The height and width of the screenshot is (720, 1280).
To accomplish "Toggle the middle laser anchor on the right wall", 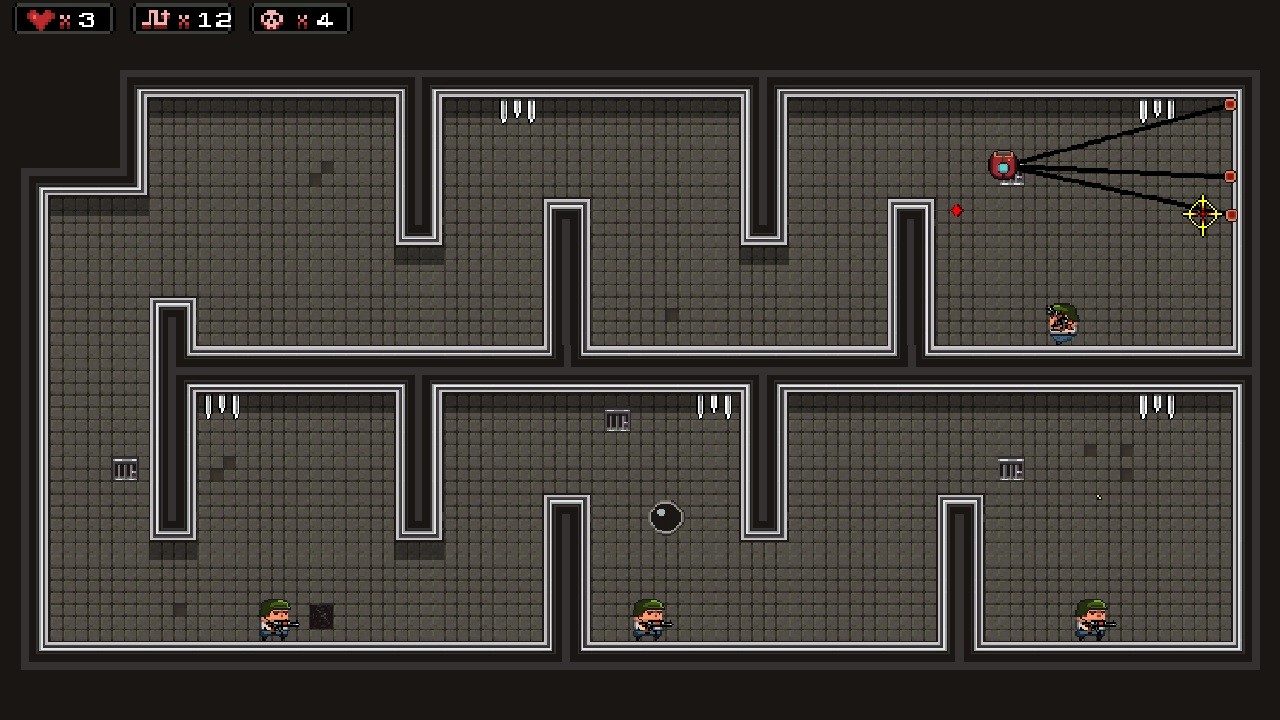I will click(x=1230, y=176).
